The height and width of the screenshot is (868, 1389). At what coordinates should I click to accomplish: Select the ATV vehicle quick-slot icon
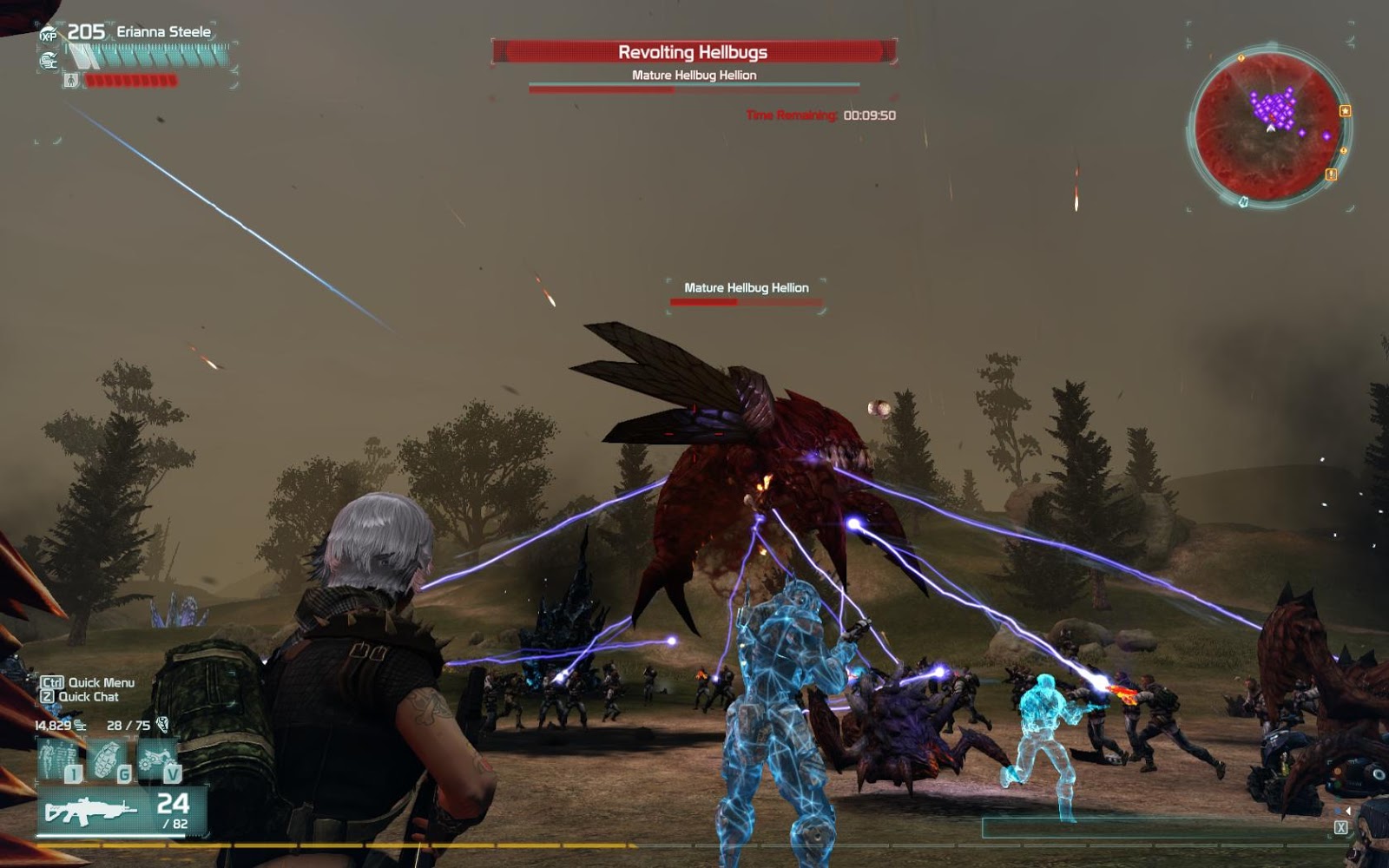pyautogui.click(x=155, y=755)
